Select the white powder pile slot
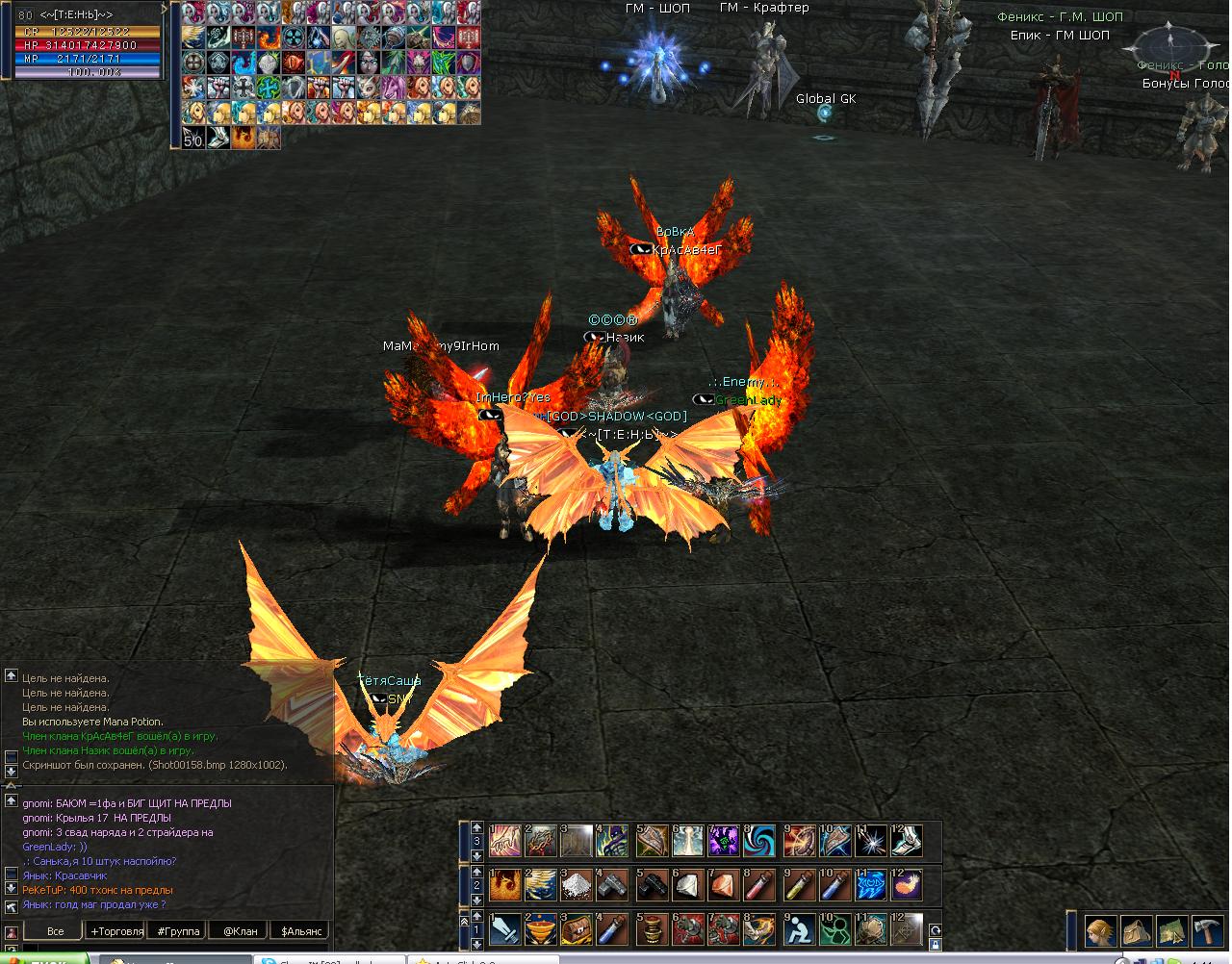The width and height of the screenshot is (1232, 964). click(578, 883)
